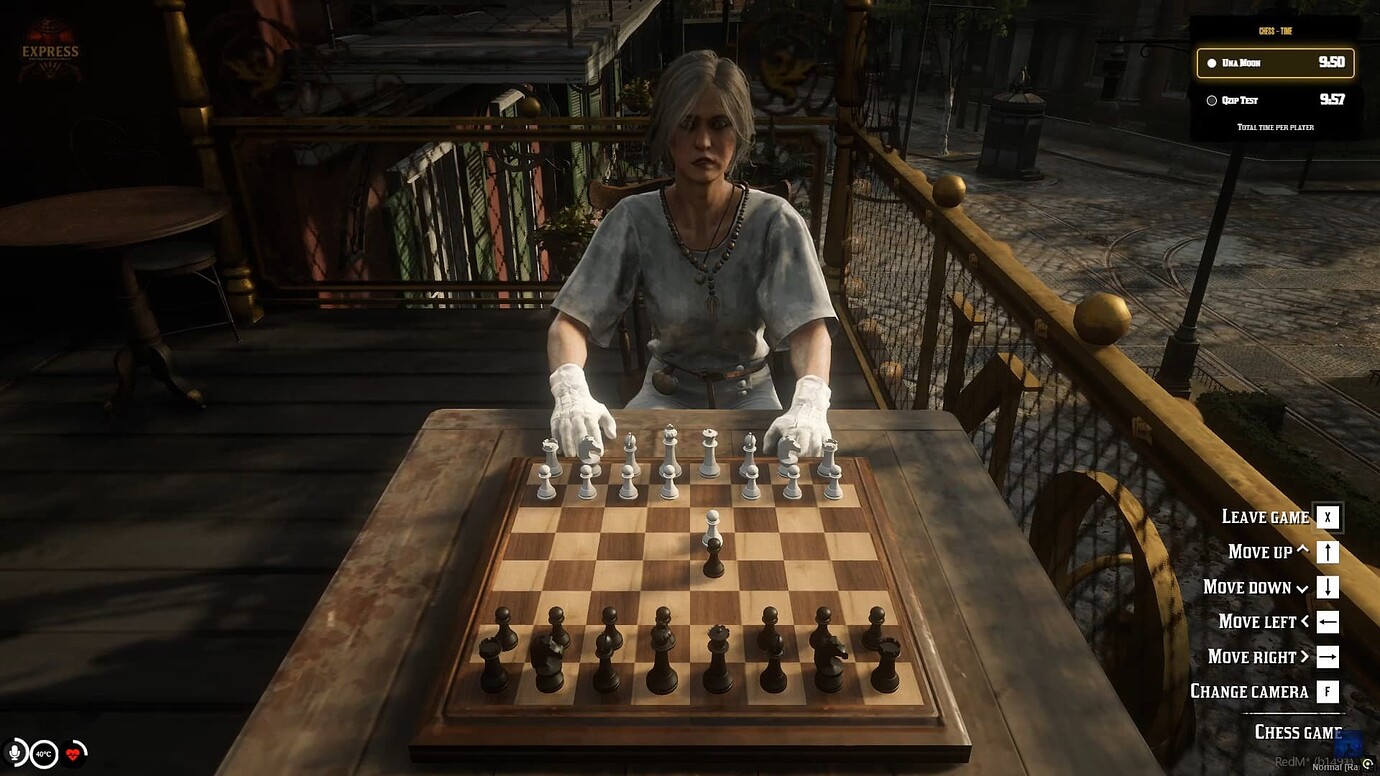Choose Leave Game

pyautogui.click(x=1265, y=517)
